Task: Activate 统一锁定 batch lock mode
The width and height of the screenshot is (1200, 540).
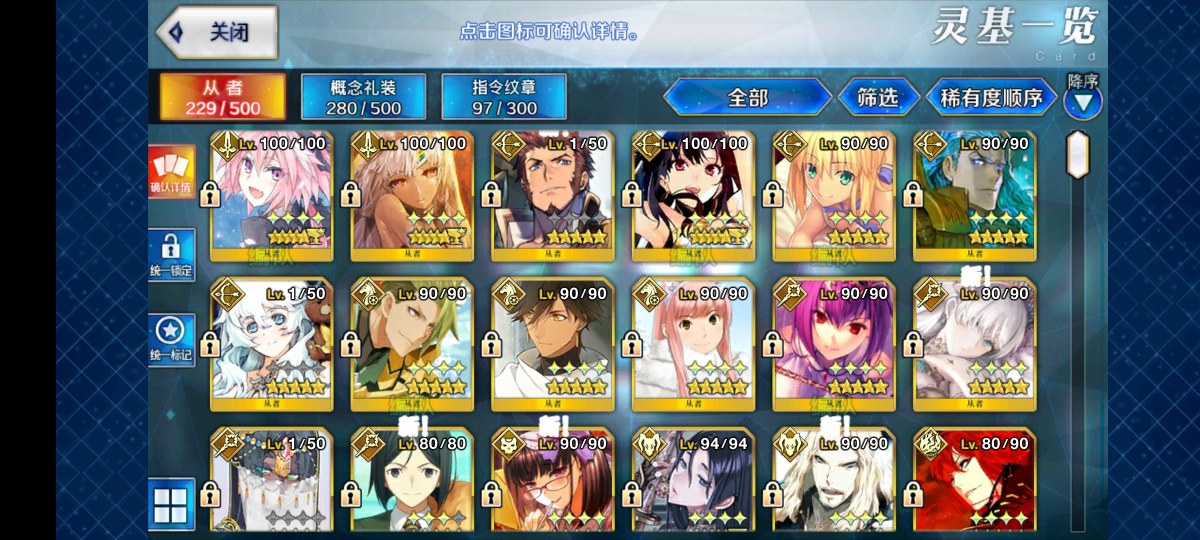Action: point(171,255)
